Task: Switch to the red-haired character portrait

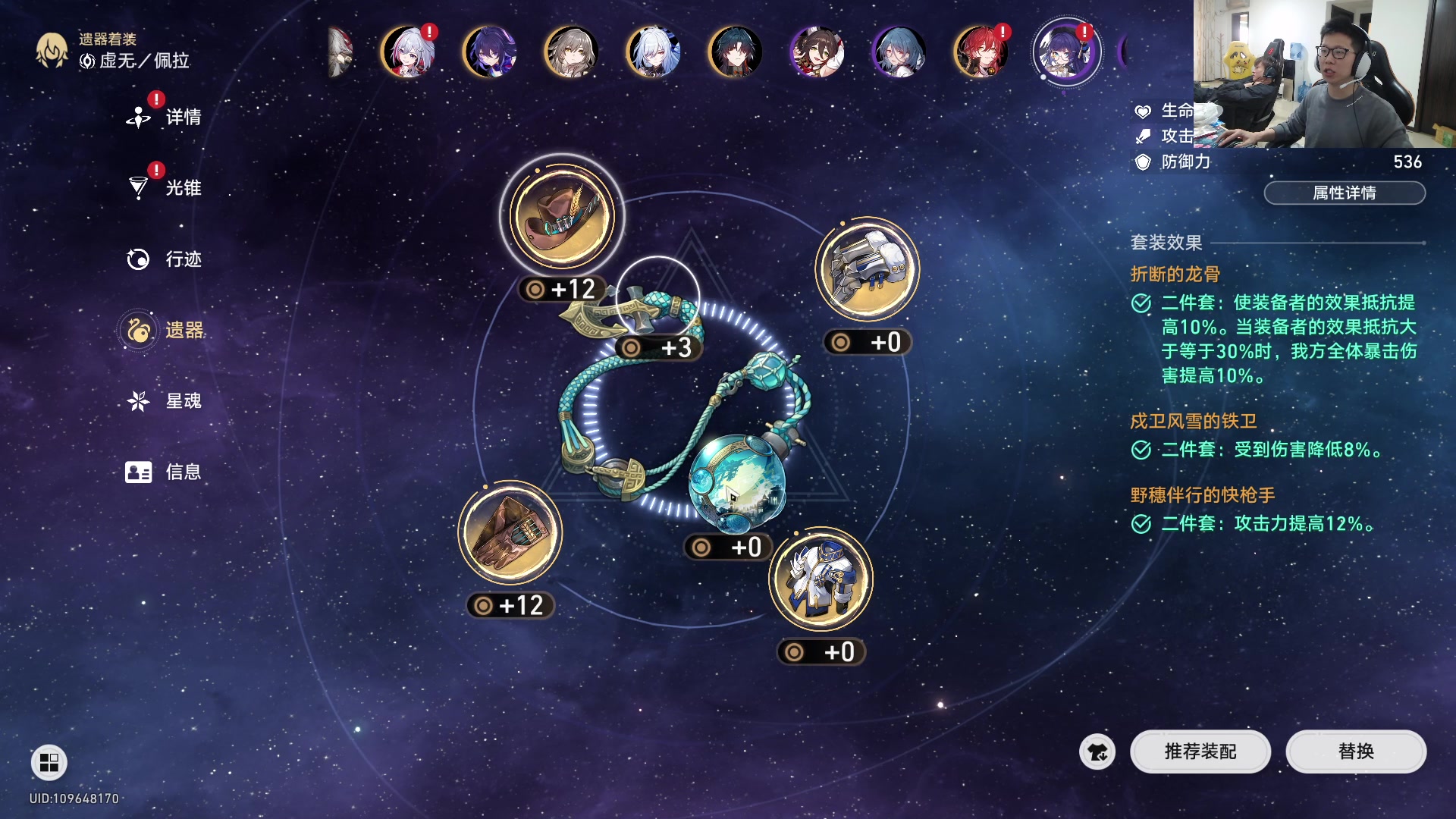Action: [x=981, y=52]
